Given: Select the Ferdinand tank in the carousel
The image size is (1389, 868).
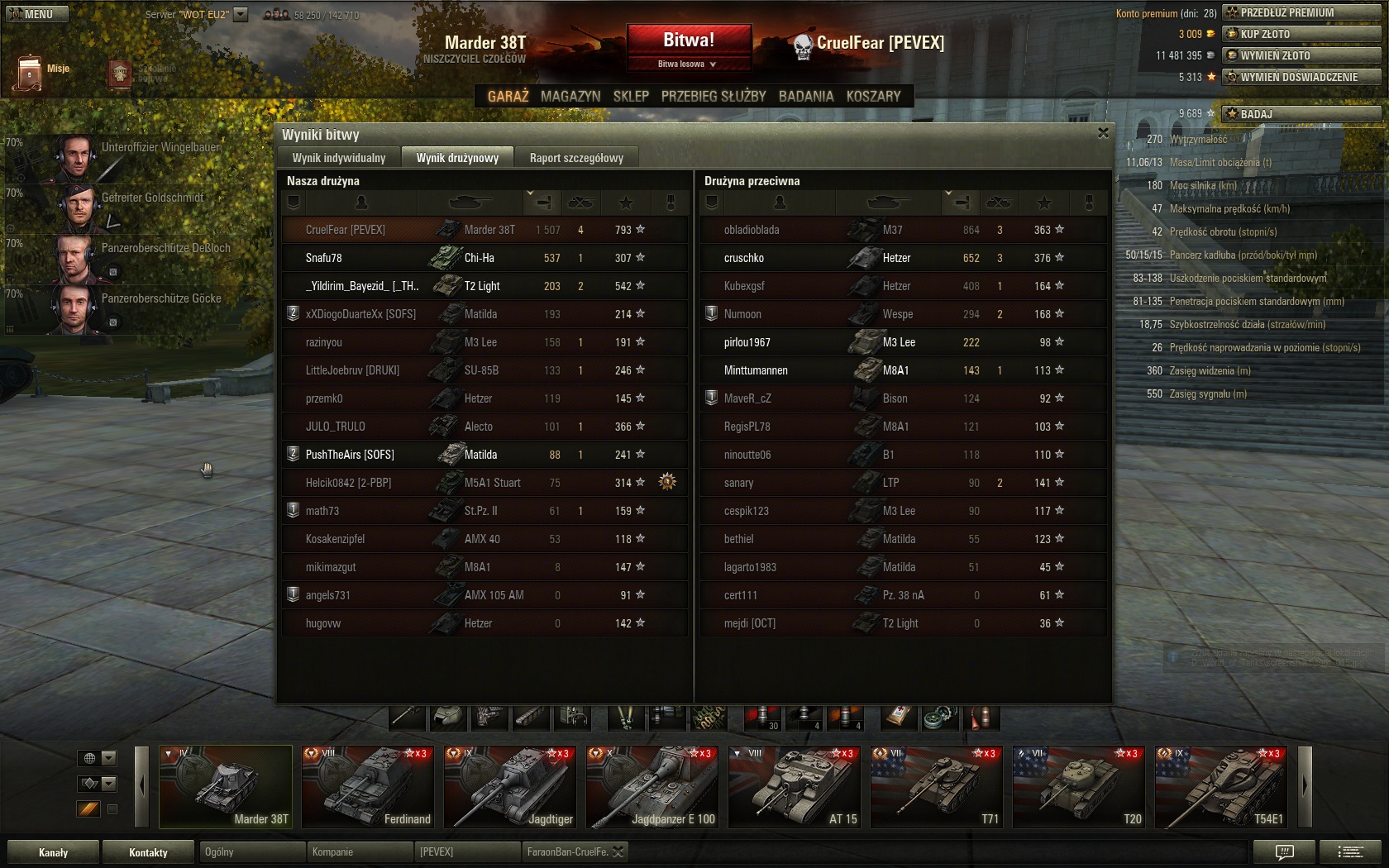Looking at the screenshot, I should [368, 786].
